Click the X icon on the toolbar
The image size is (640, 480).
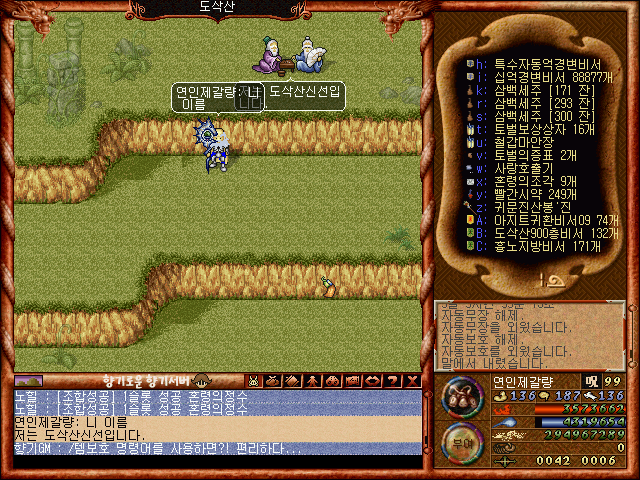click(x=411, y=381)
